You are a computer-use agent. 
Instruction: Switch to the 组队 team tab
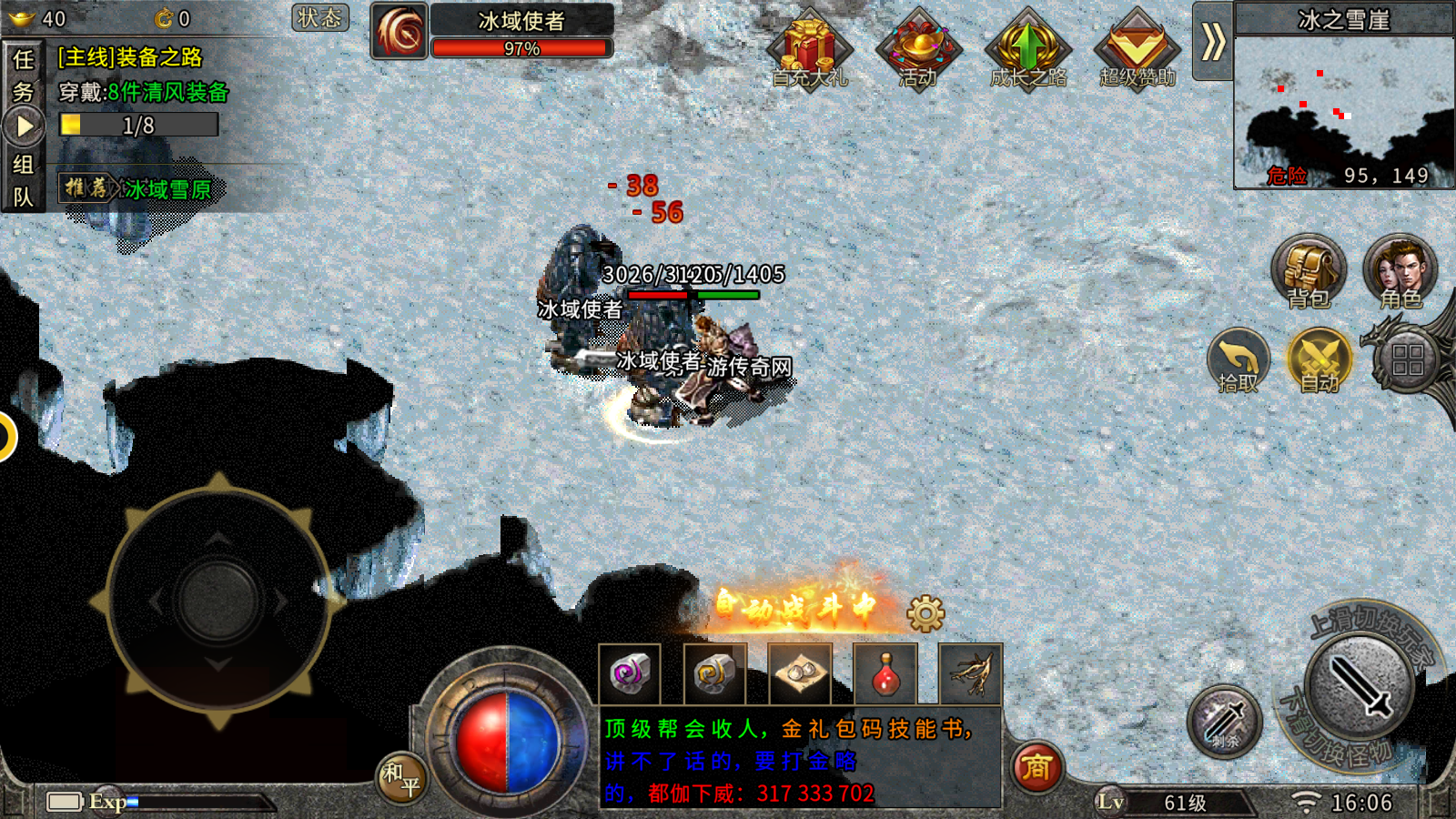pos(23,180)
